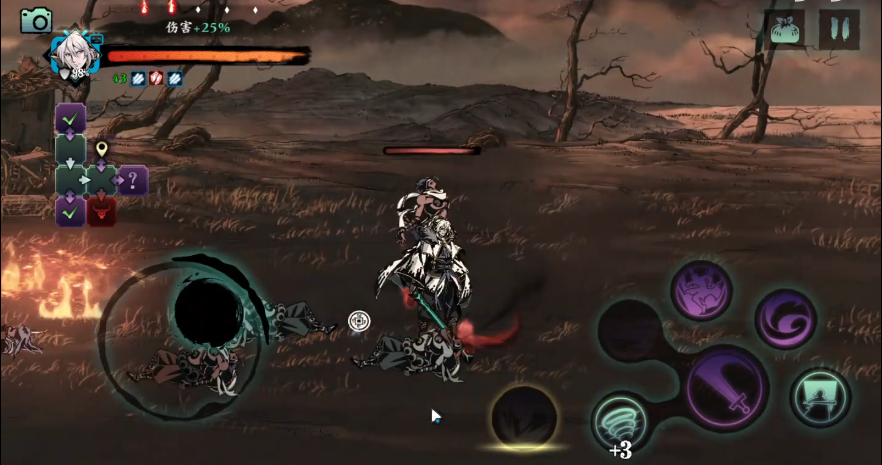
Task: Use the purple sword attack button
Action: click(727, 388)
